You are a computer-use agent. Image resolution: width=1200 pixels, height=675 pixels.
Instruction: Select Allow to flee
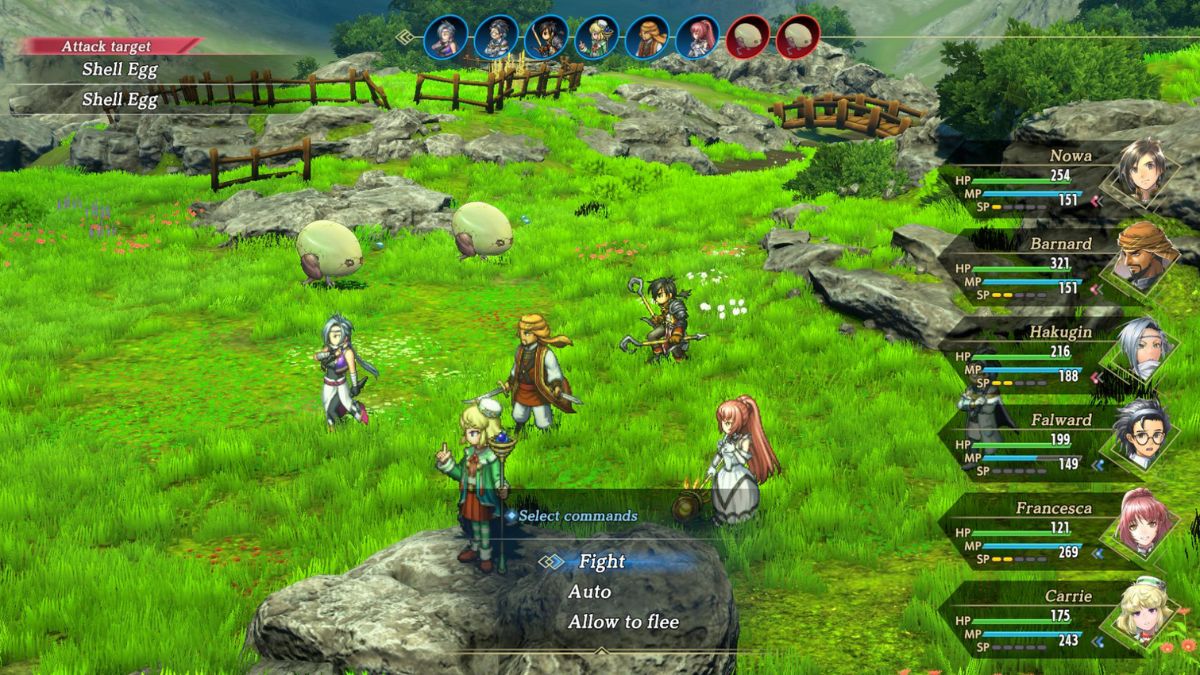point(623,622)
